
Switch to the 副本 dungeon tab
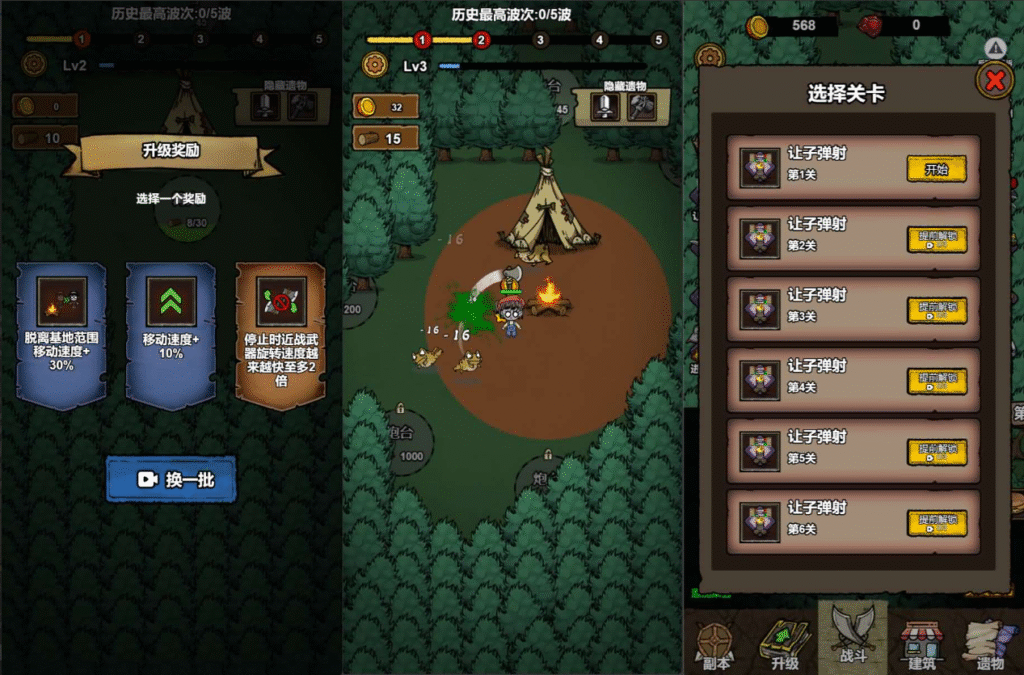point(716,645)
